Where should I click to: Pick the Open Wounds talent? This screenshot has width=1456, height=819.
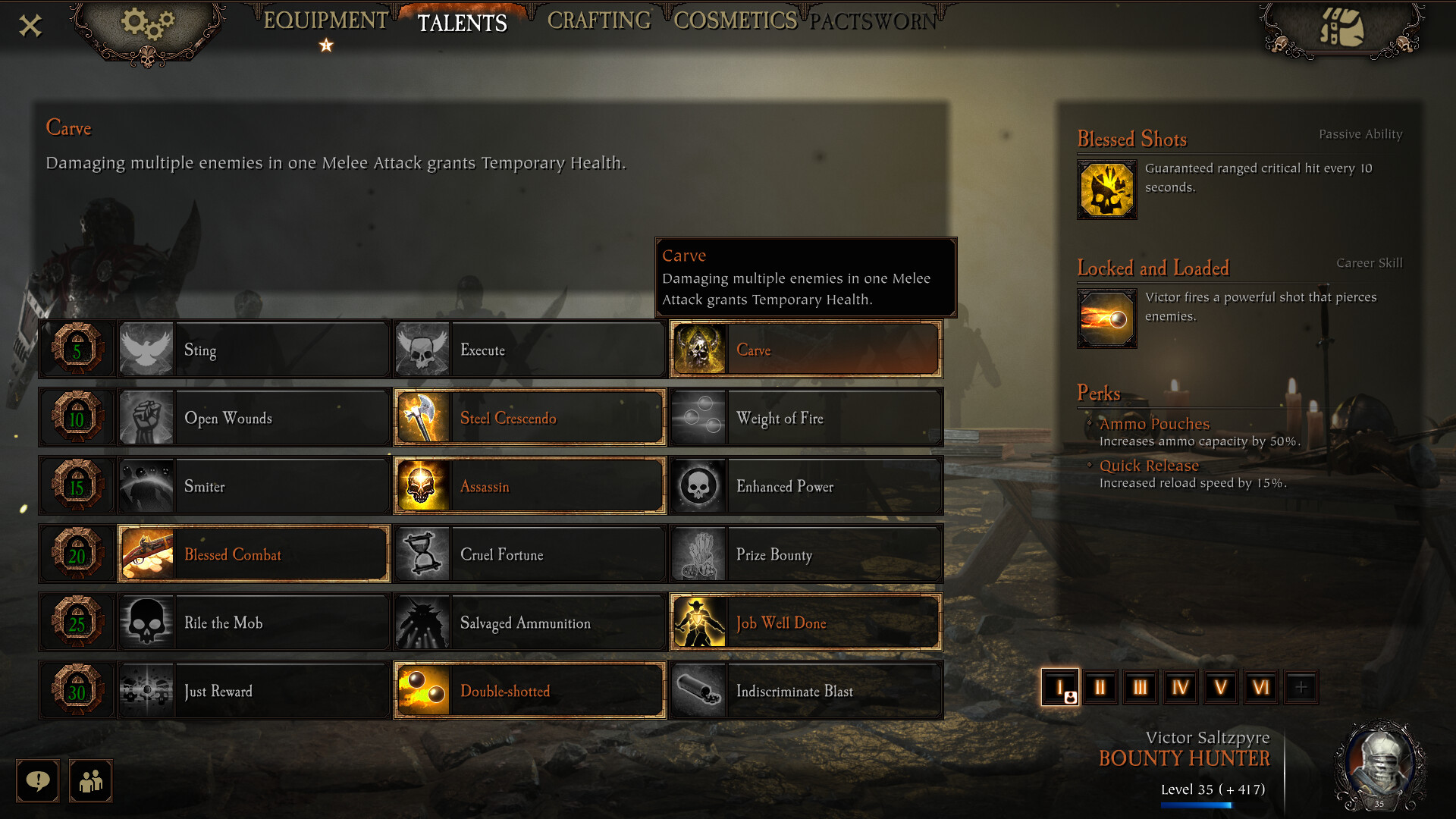tap(253, 418)
